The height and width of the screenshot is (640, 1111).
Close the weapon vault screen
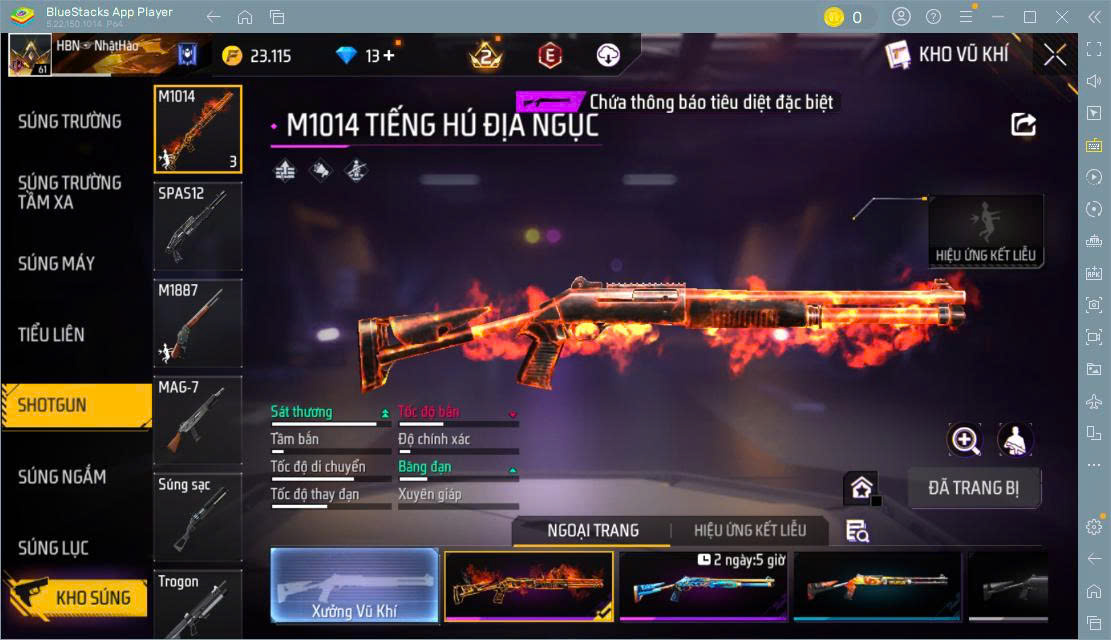pyautogui.click(x=1054, y=55)
